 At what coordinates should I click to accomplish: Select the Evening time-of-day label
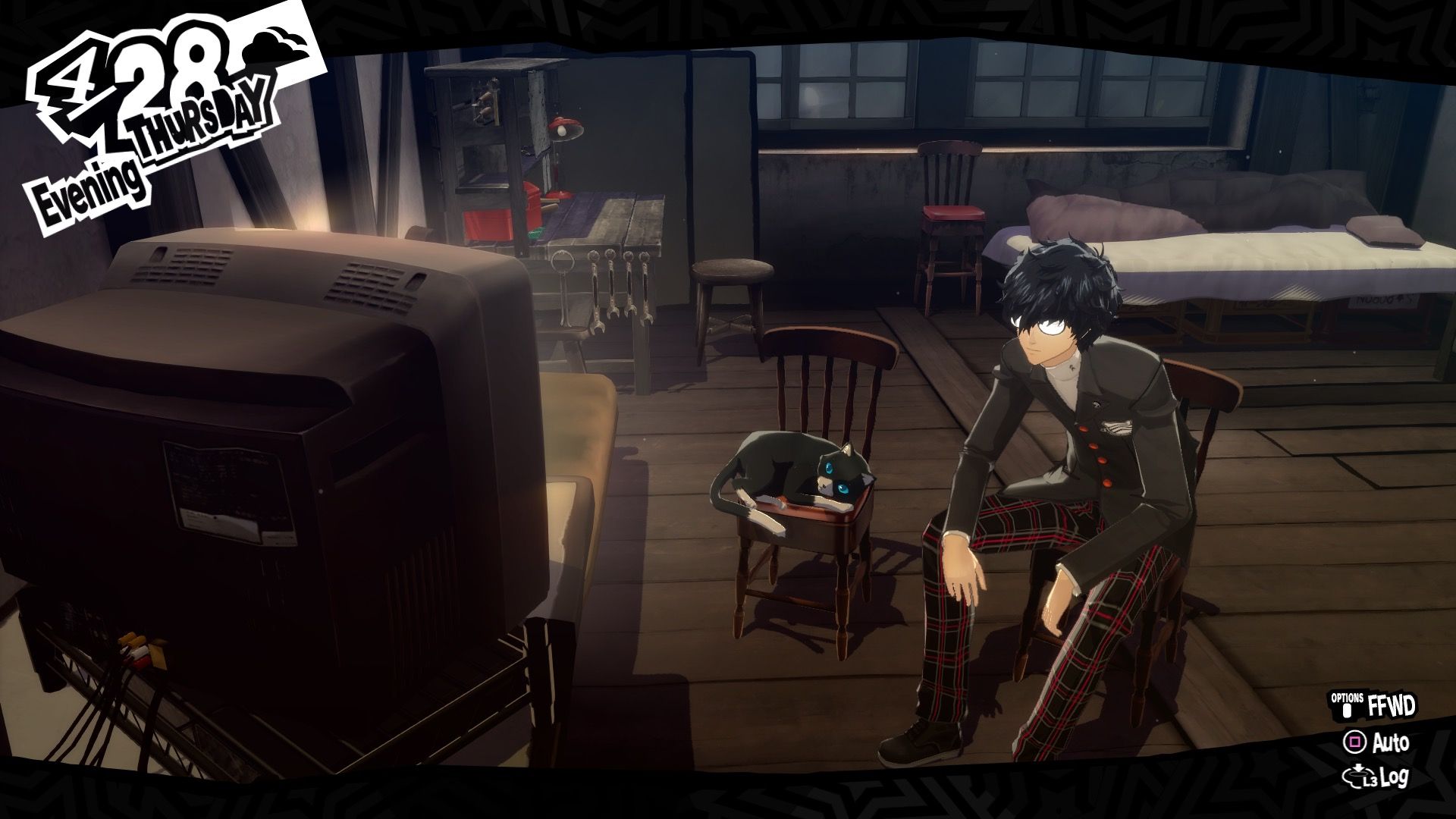(x=87, y=182)
